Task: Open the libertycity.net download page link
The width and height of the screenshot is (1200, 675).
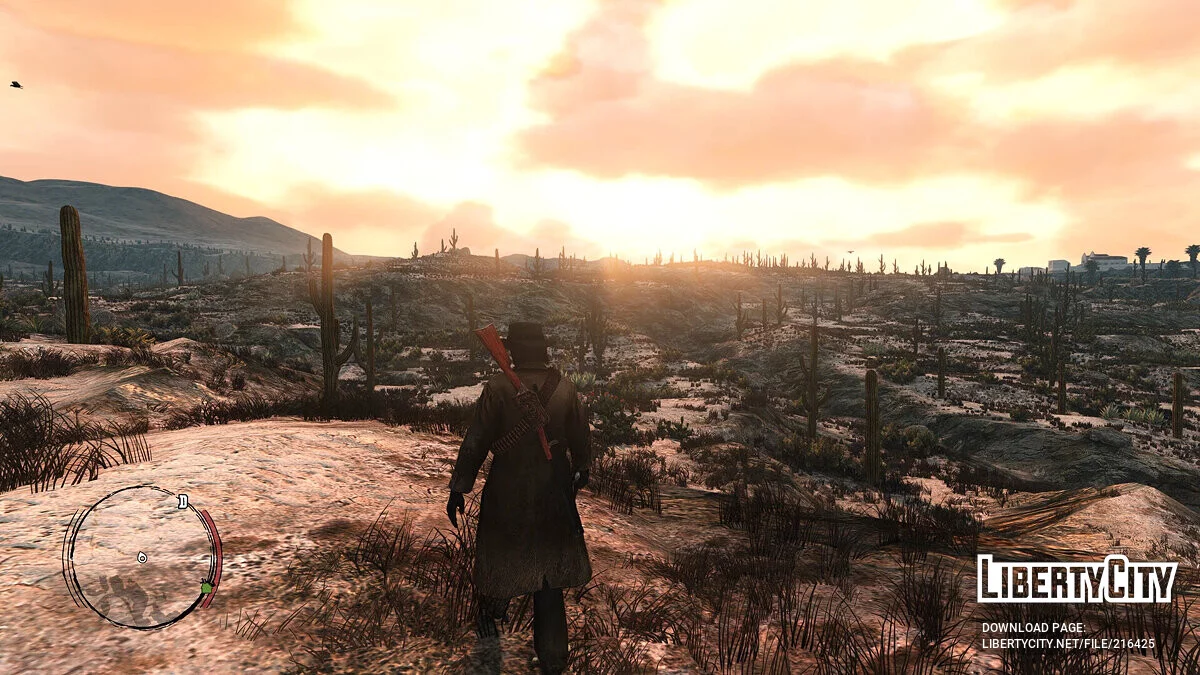Action: point(1068,644)
